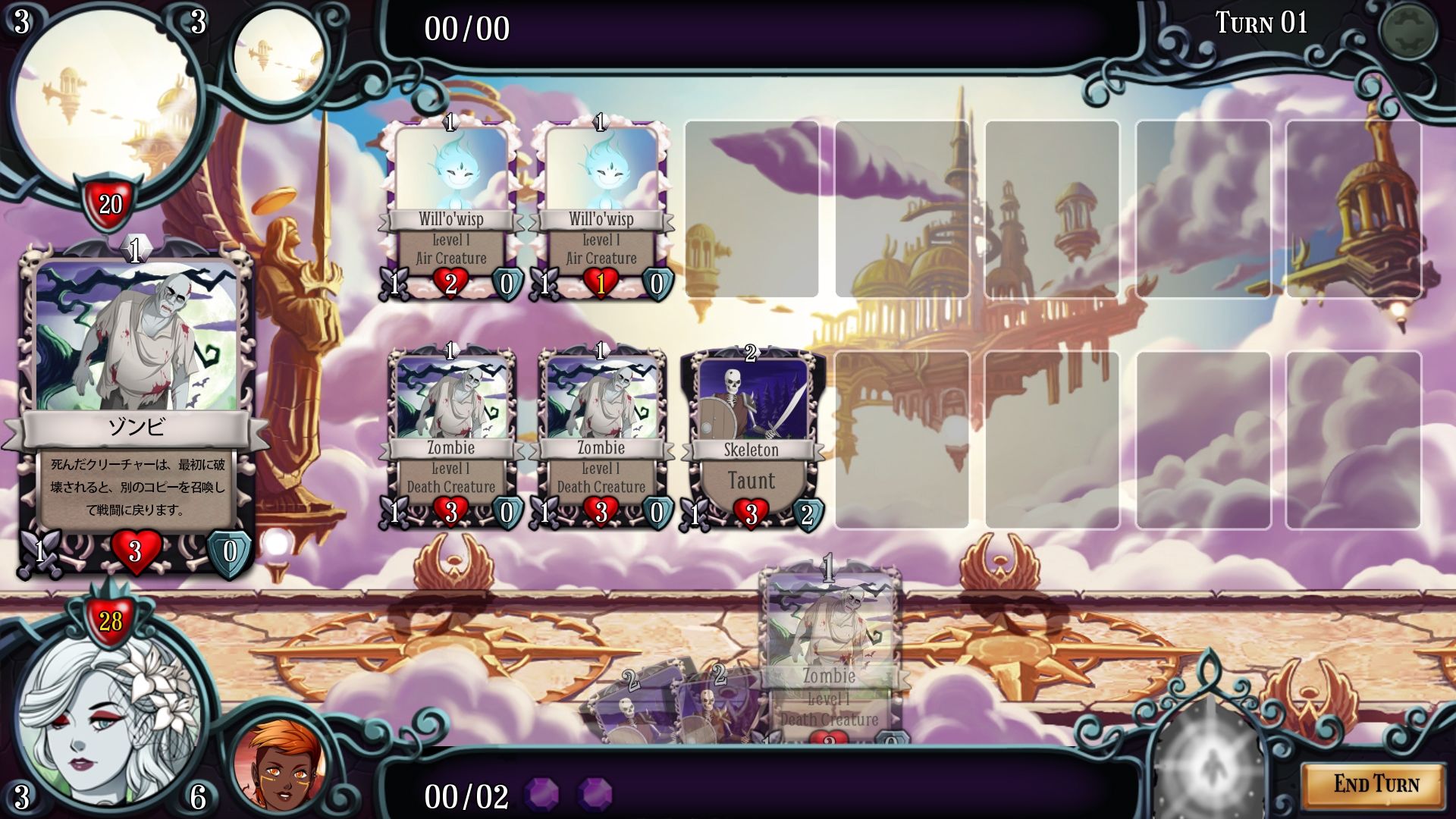
Task: Click the enlarged ゾンビ card preview
Action: 136,409
